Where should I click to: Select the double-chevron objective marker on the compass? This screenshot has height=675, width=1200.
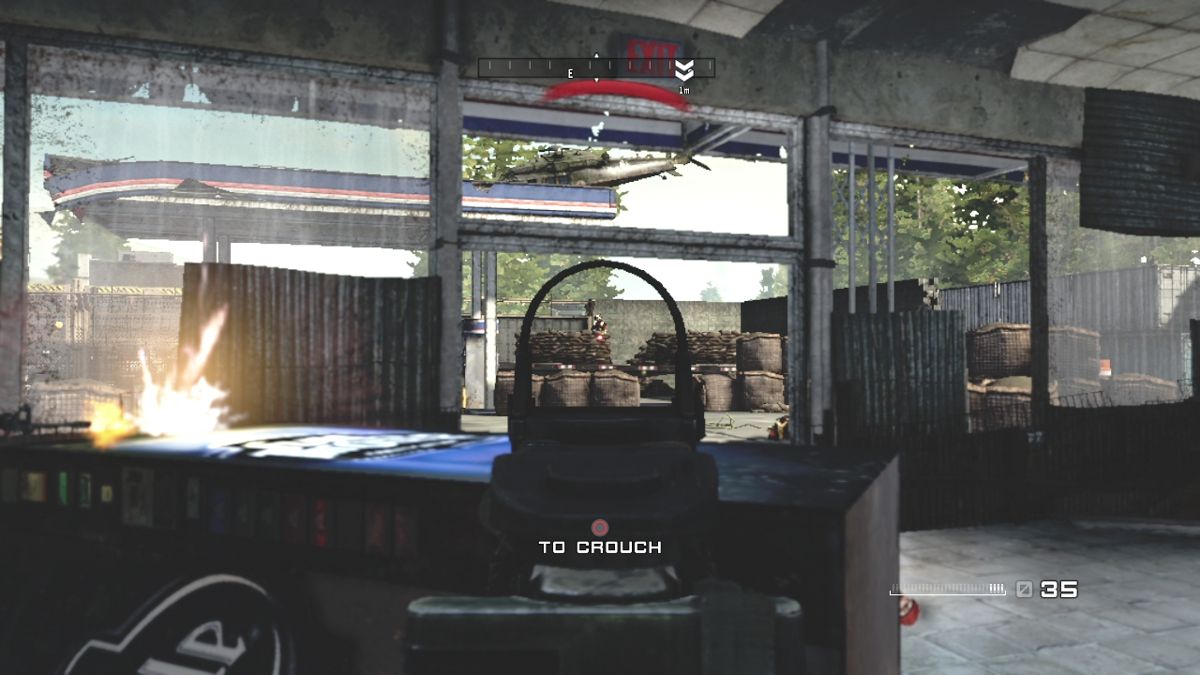click(684, 70)
